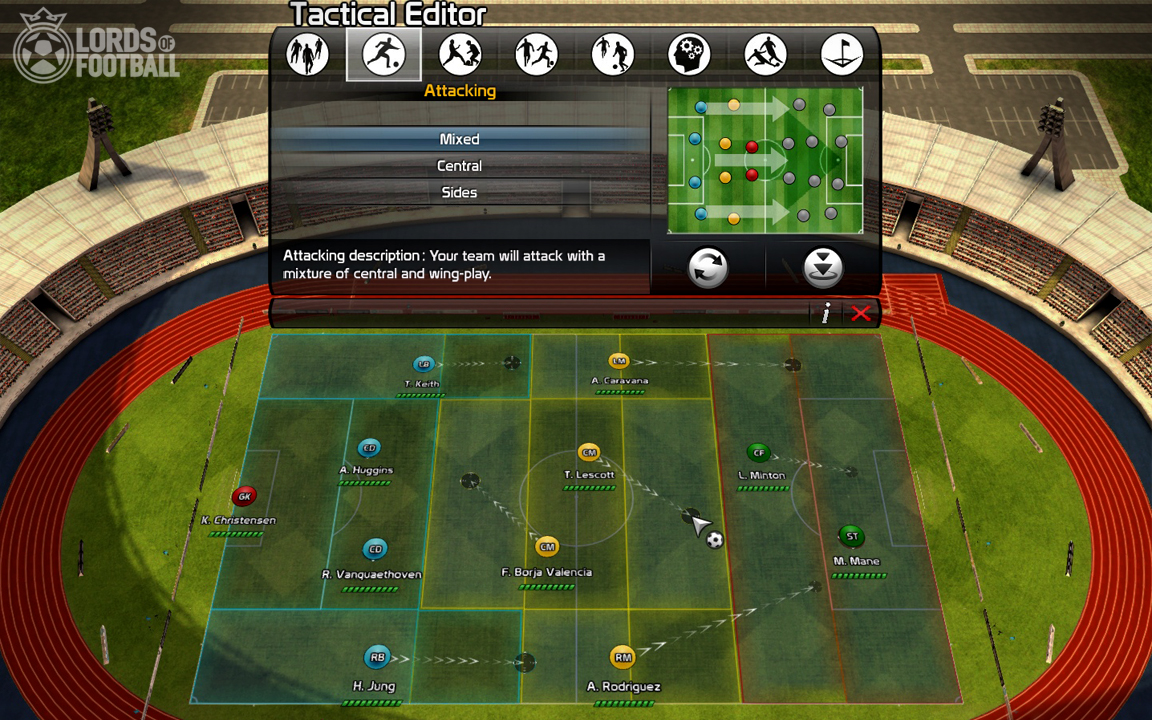Open the head with gears mentality tab
The width and height of the screenshot is (1152, 720).
[689, 54]
